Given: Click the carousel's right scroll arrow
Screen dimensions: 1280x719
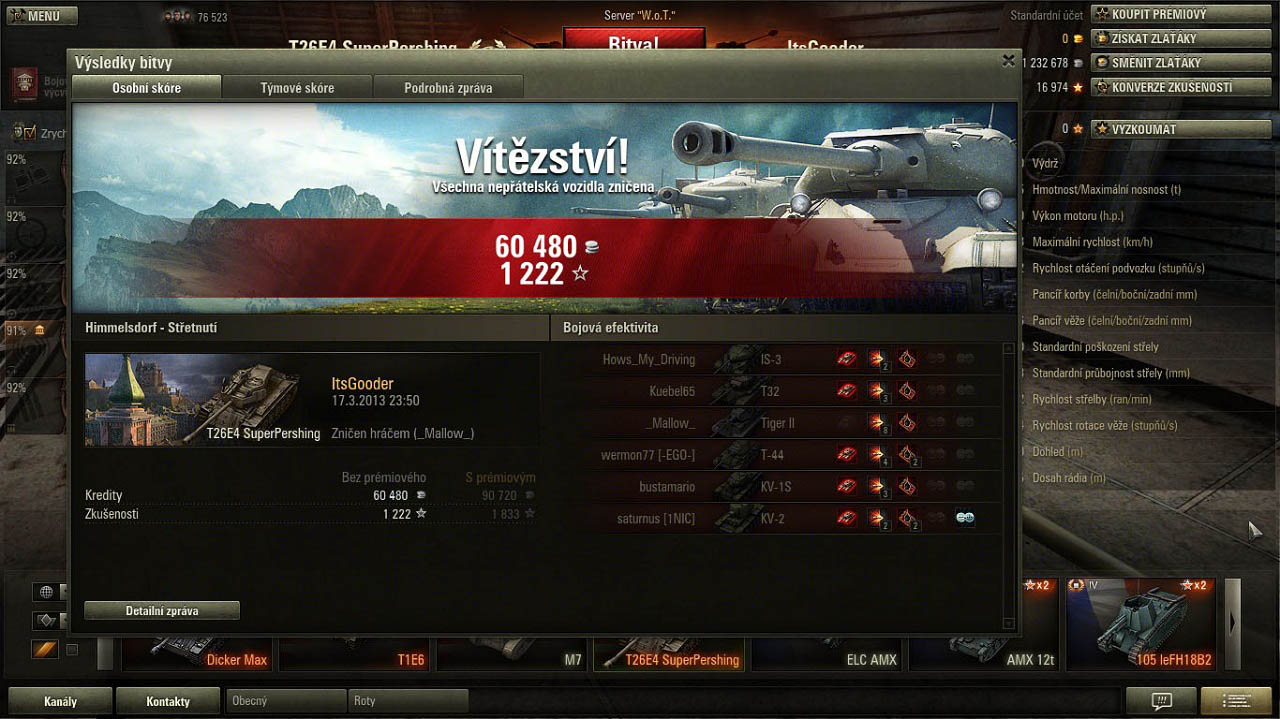Looking at the screenshot, I should 1232,622.
